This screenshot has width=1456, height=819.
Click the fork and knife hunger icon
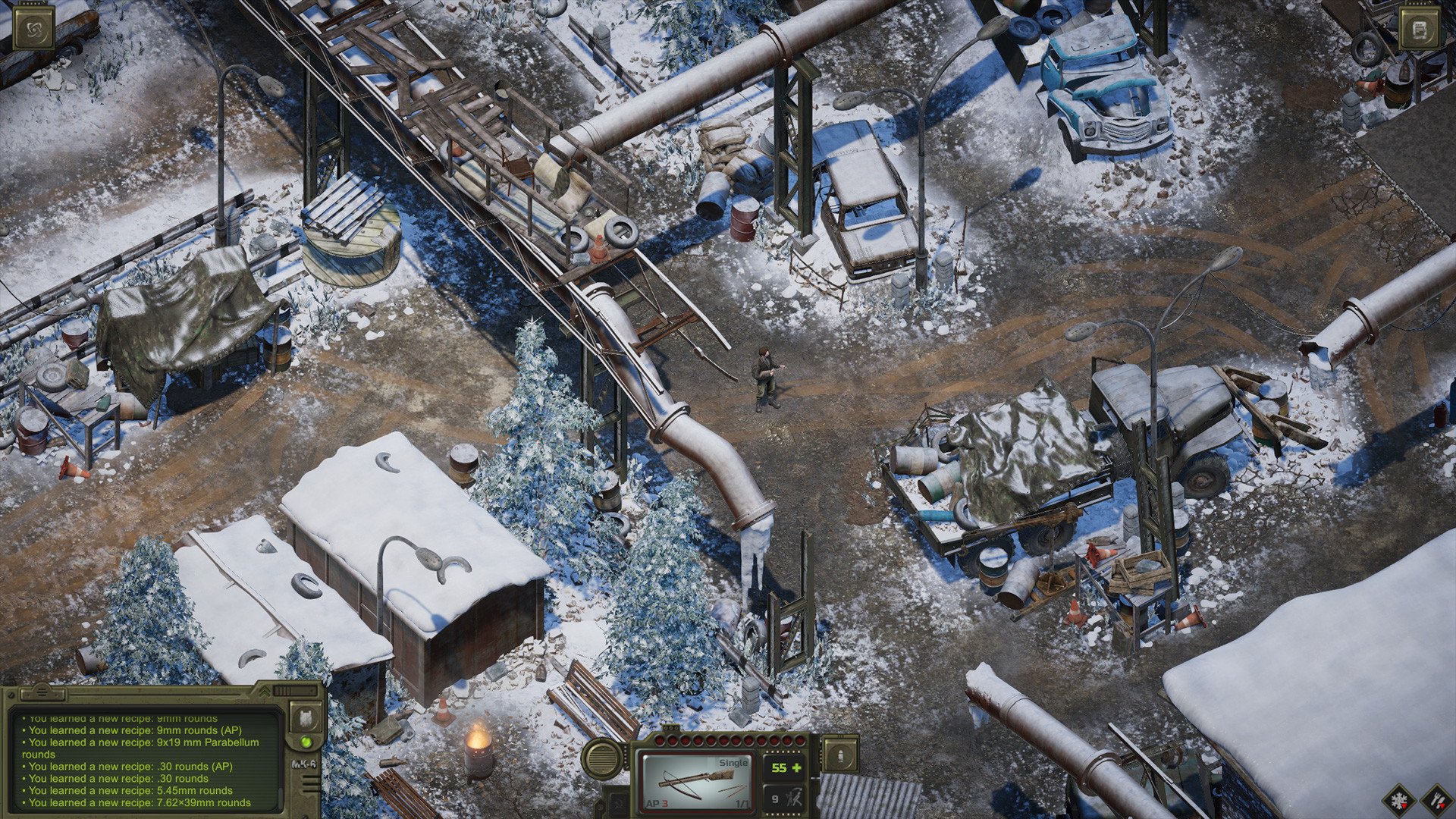click(1436, 799)
